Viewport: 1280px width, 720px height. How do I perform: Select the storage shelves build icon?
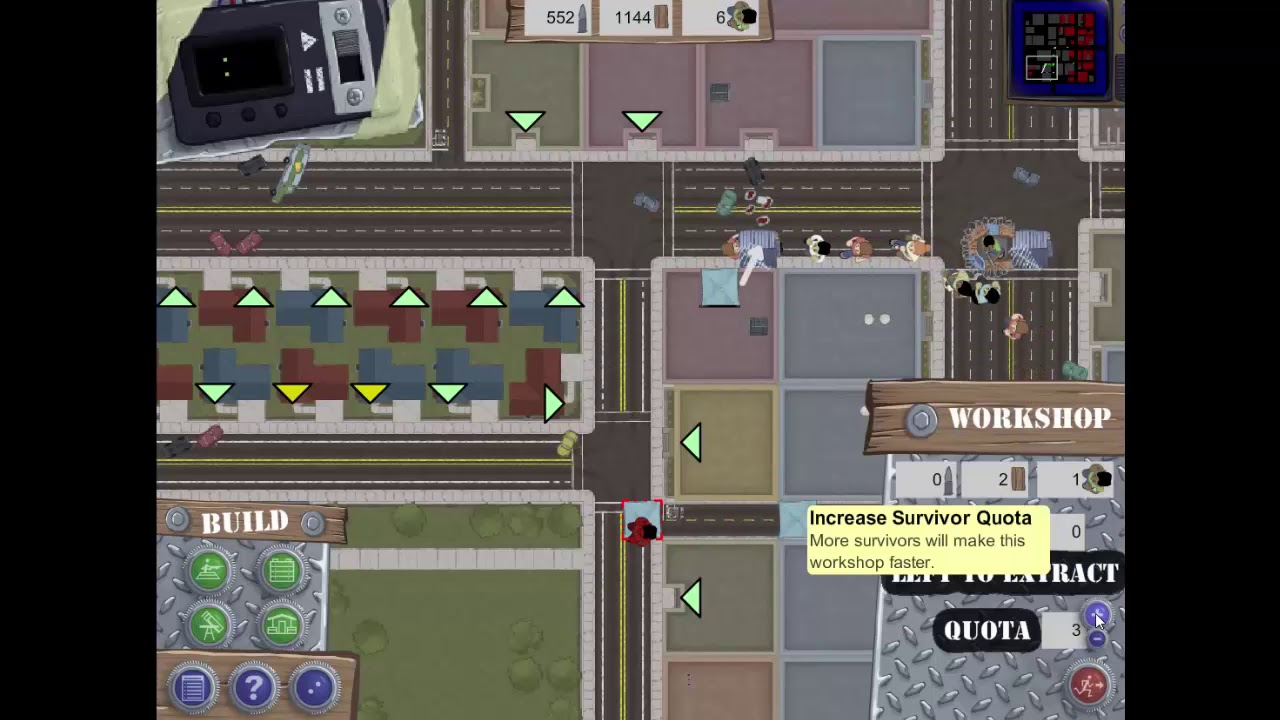pyautogui.click(x=281, y=570)
